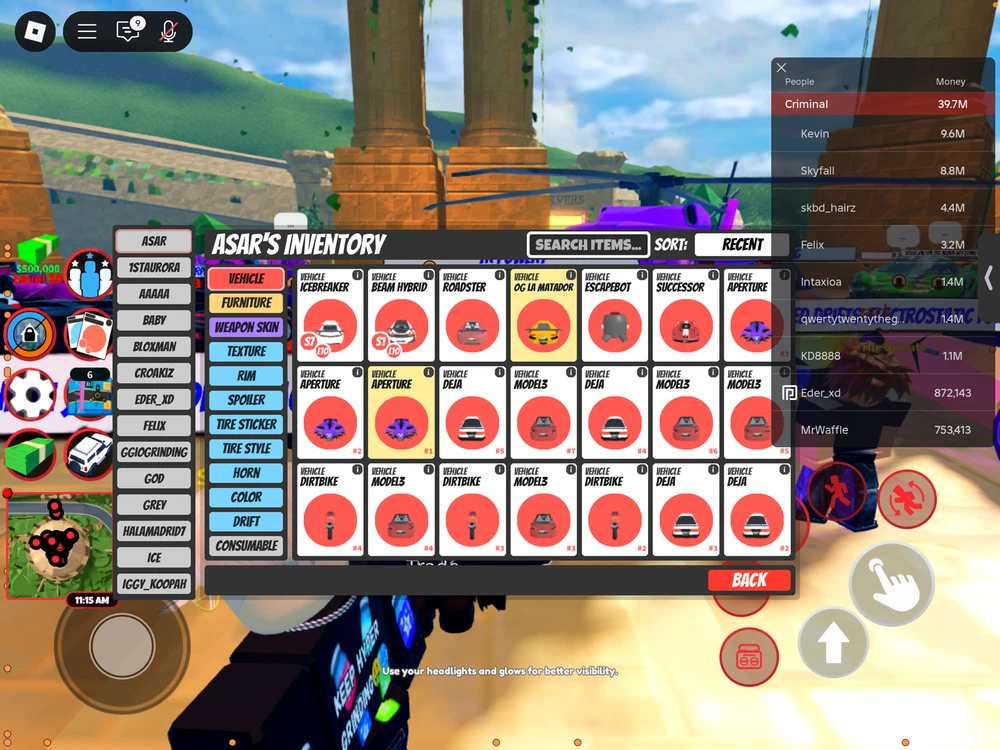
Task: Click the red Back button
Action: pos(749,580)
